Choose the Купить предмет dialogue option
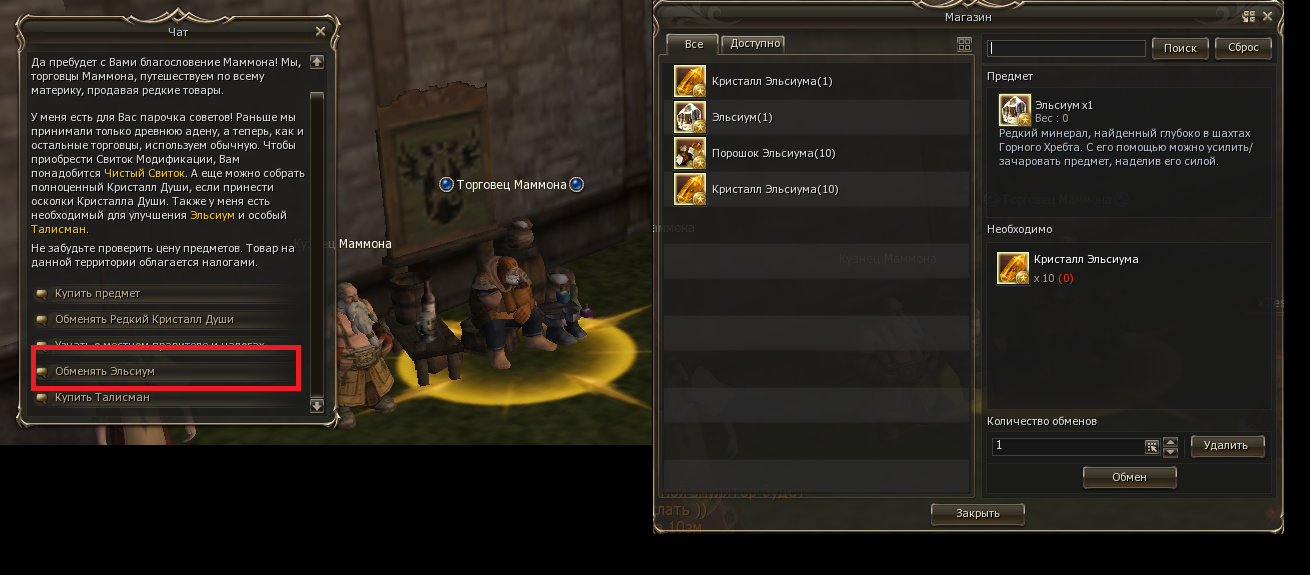Image resolution: width=1310 pixels, height=575 pixels. pyautogui.click(x=97, y=294)
